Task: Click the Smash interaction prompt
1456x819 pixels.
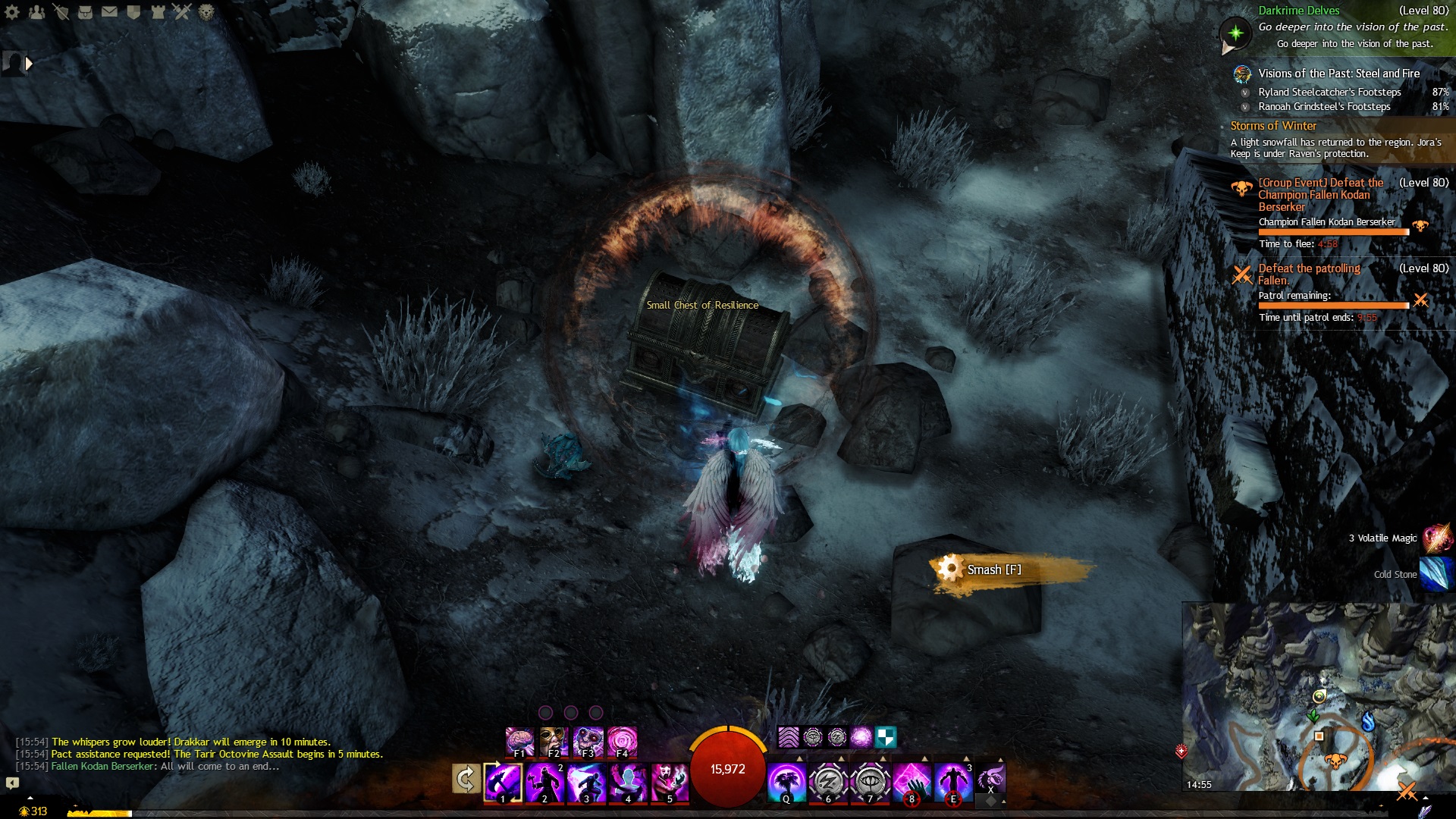Action: coord(993,570)
